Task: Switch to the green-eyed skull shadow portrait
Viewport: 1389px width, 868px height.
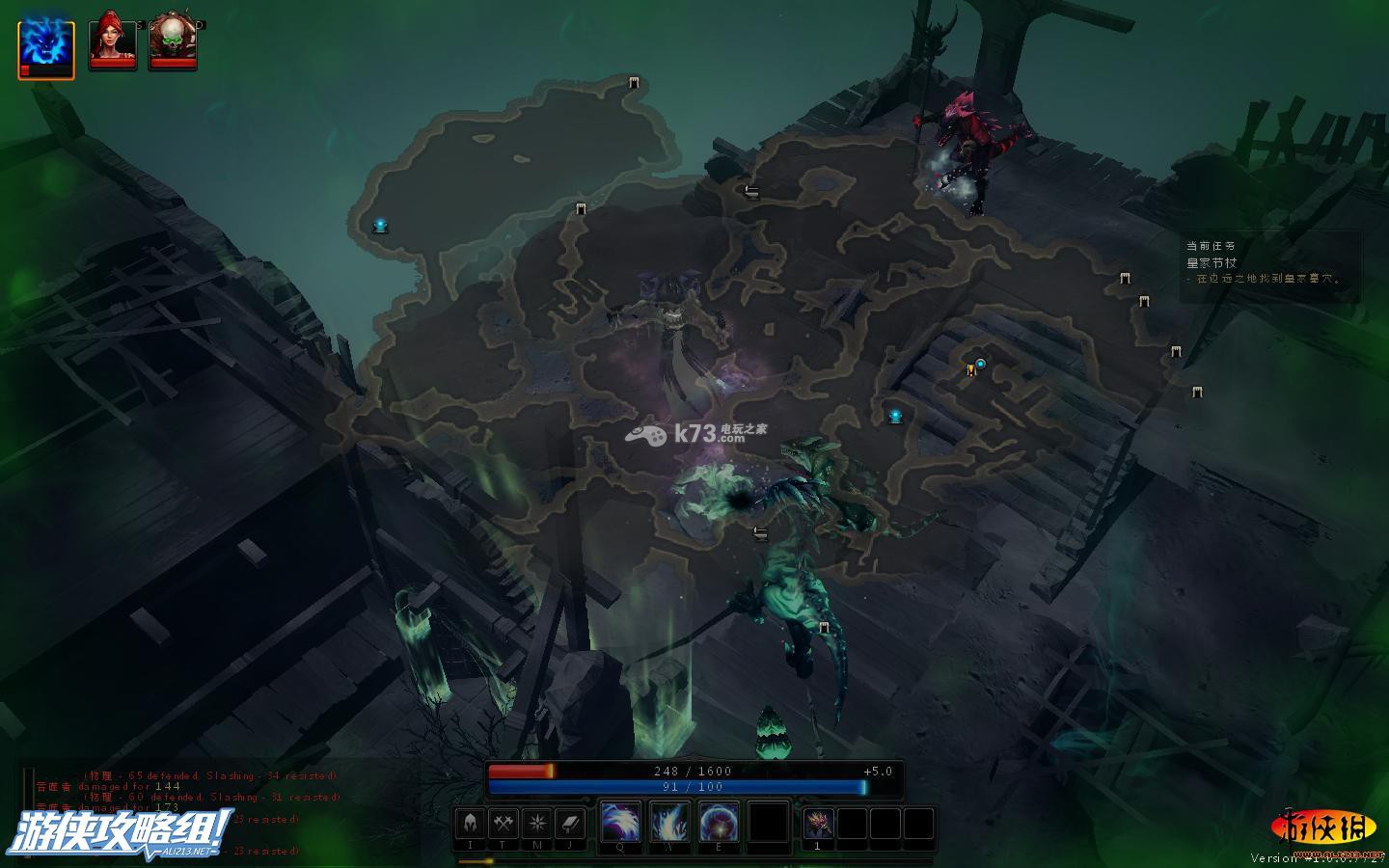Action: (174, 42)
